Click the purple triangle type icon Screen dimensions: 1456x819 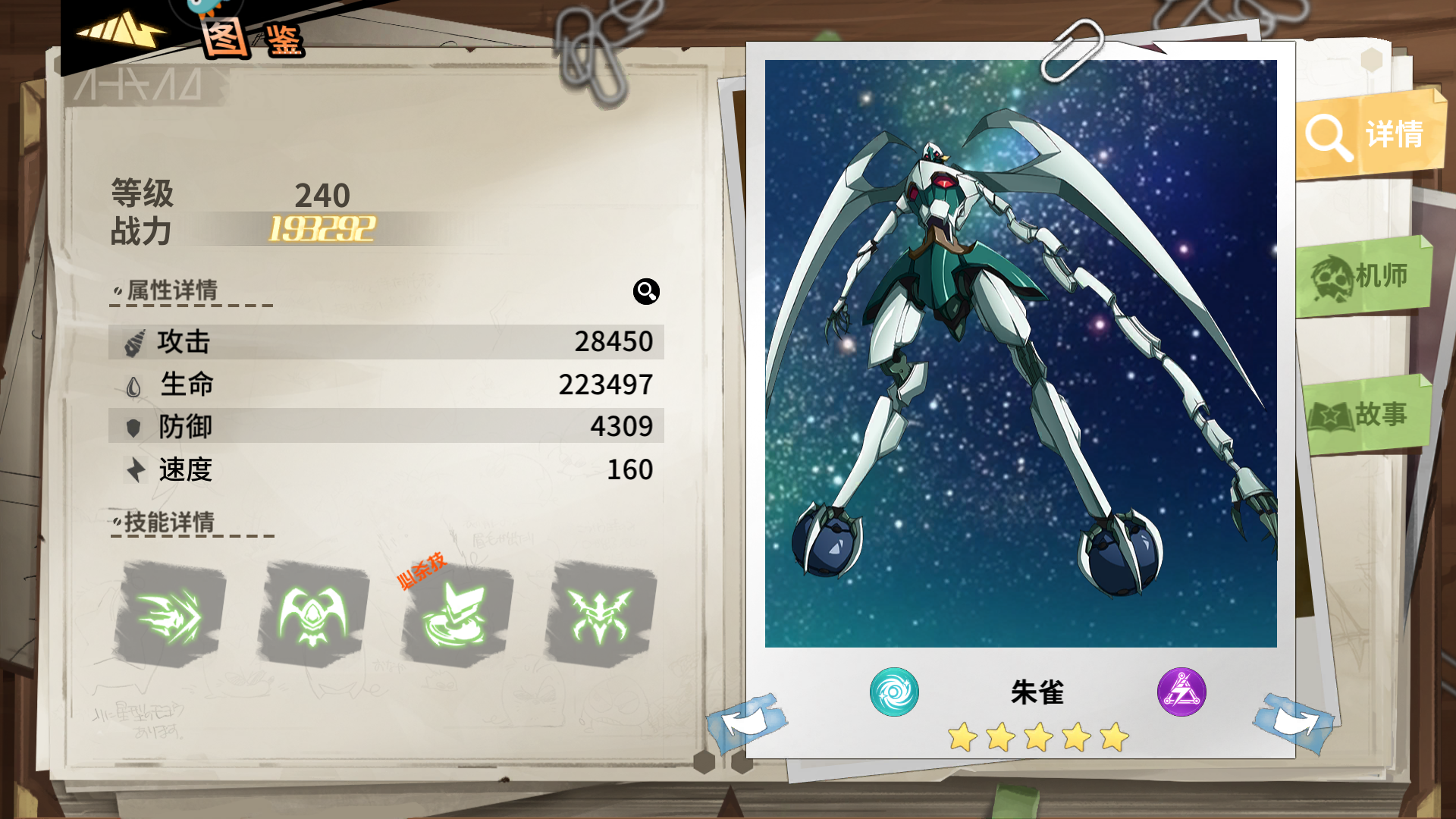(1181, 692)
